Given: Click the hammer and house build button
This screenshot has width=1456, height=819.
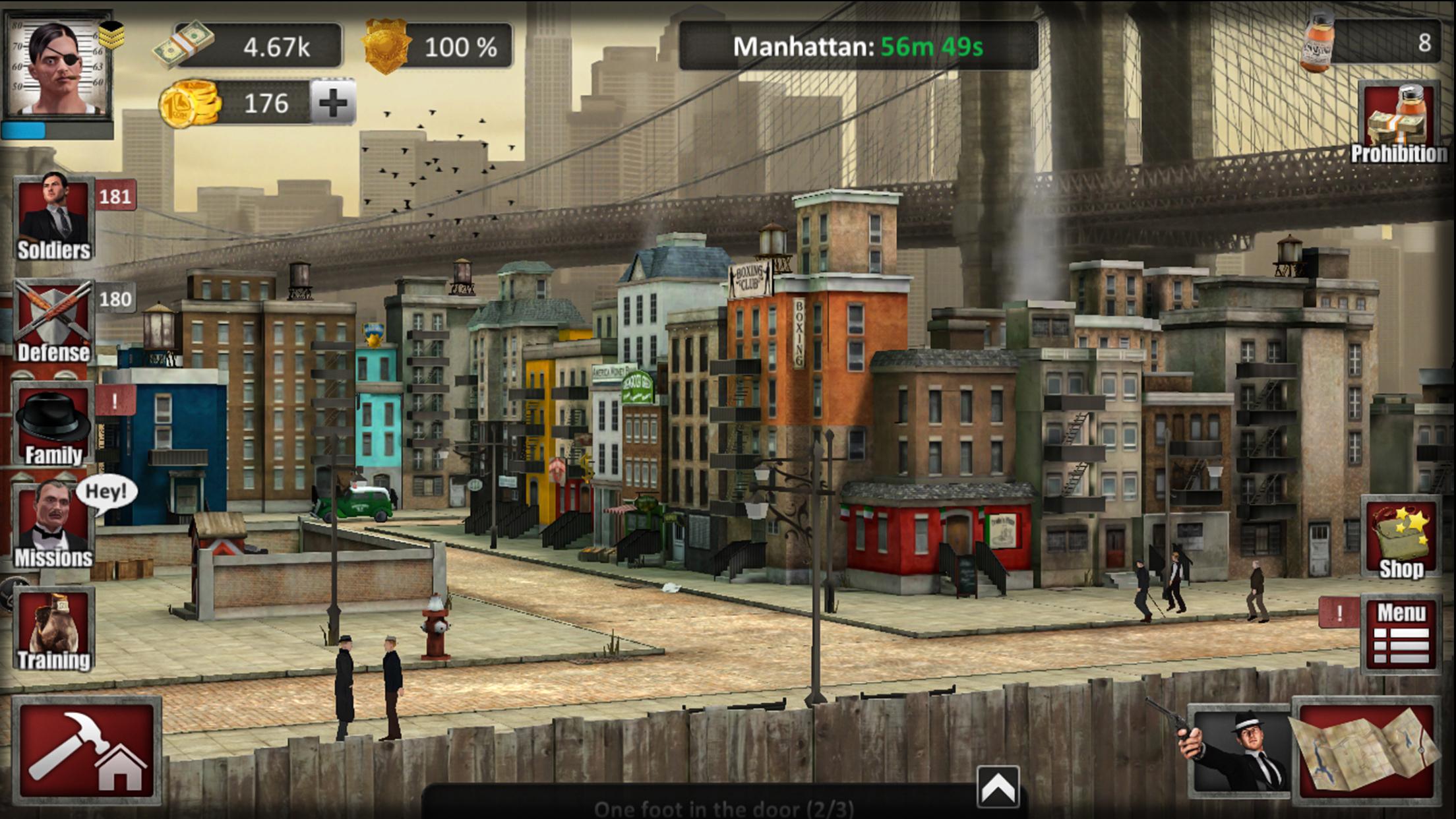Looking at the screenshot, I should pos(87,750).
